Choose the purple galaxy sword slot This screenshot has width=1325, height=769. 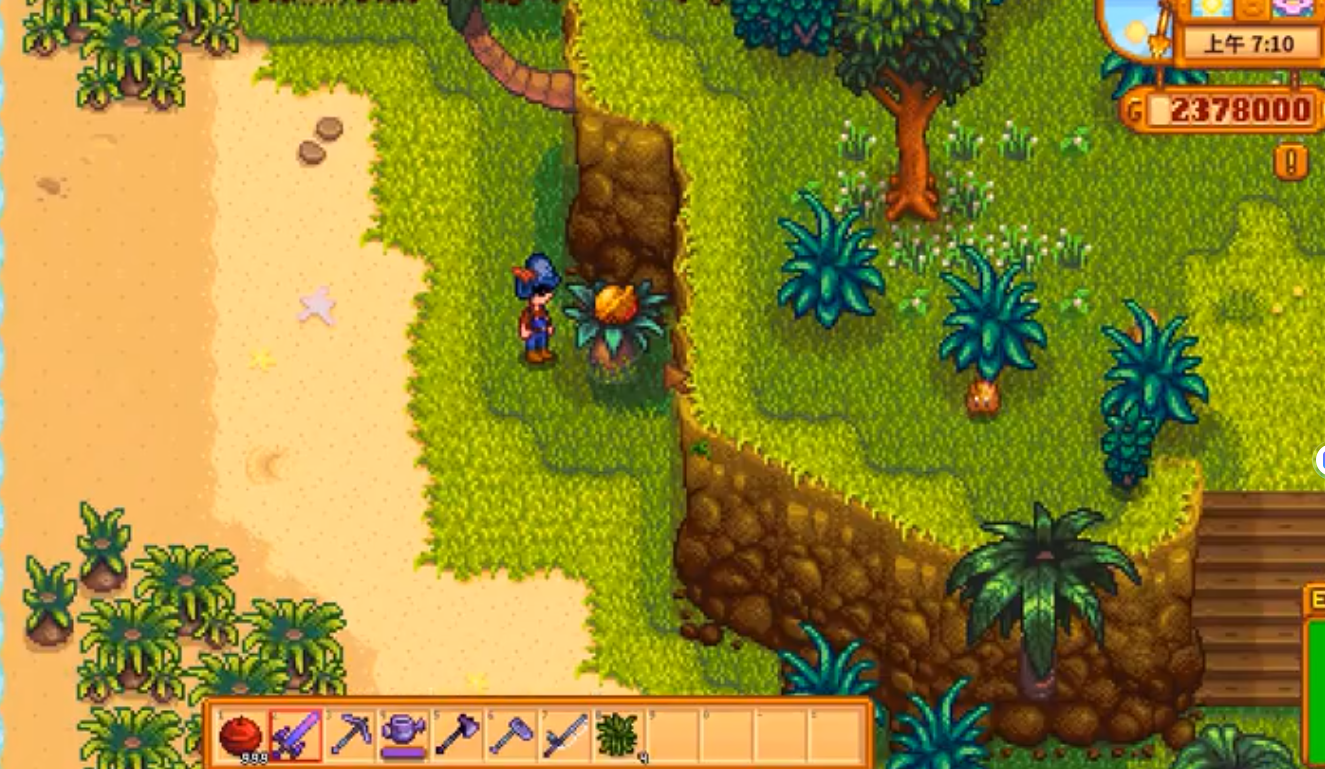point(296,736)
